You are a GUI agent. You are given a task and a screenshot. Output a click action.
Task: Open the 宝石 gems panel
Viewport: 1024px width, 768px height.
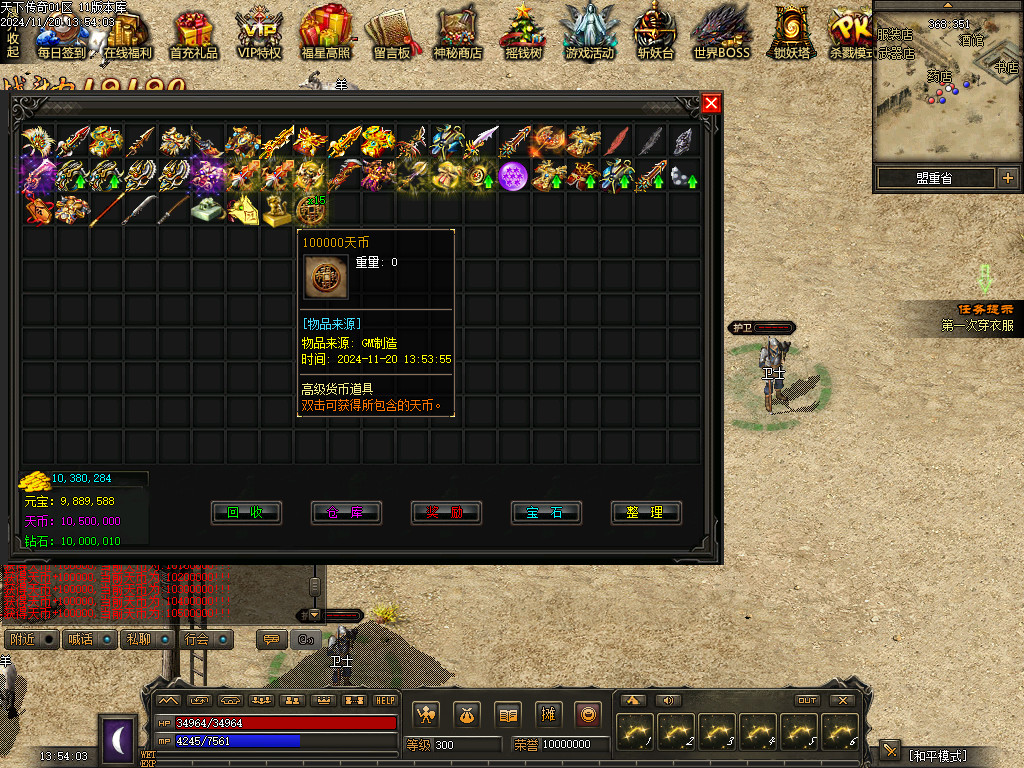click(x=546, y=512)
